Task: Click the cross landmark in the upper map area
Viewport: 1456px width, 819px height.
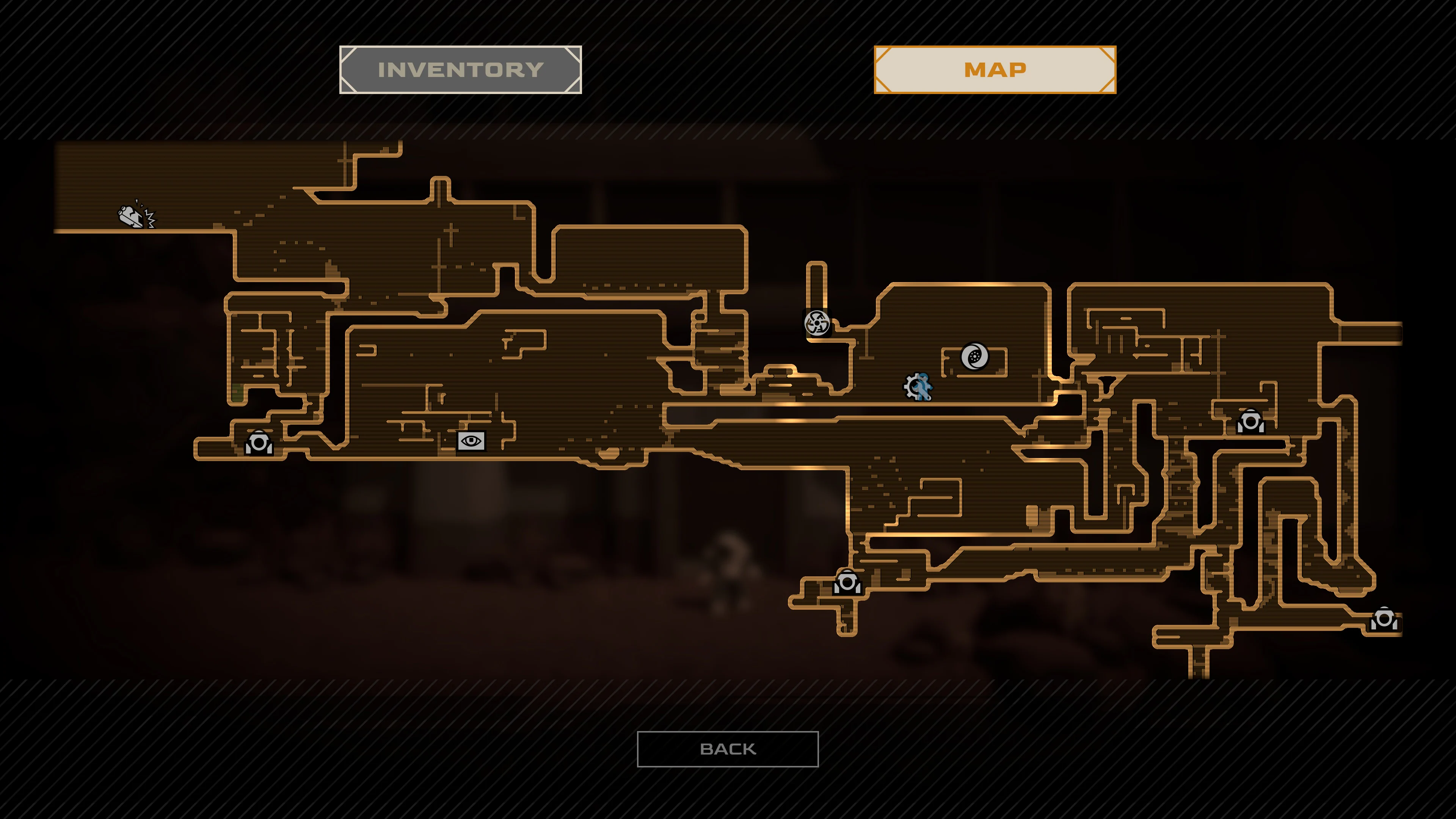Action: tap(451, 231)
